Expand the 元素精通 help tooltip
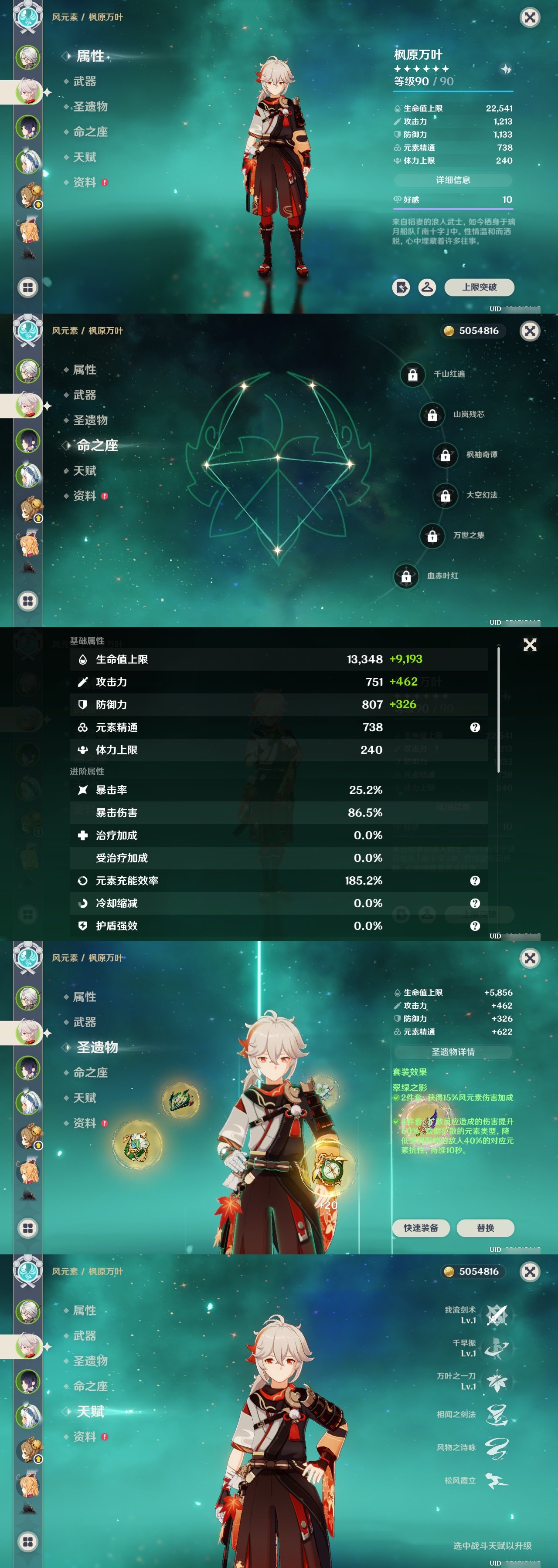The width and height of the screenshot is (558, 1568). [475, 727]
